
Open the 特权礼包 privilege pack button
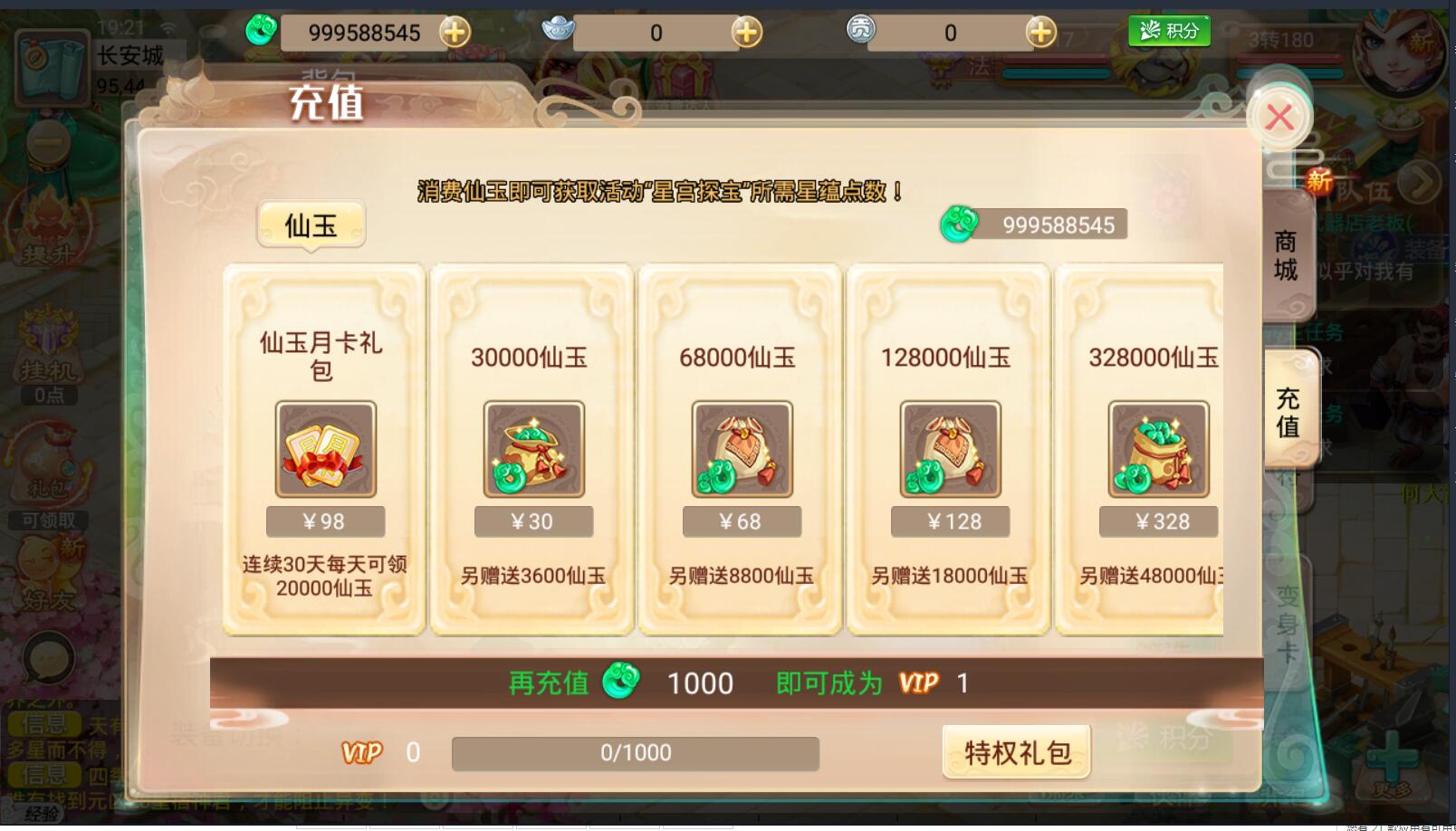(1016, 751)
